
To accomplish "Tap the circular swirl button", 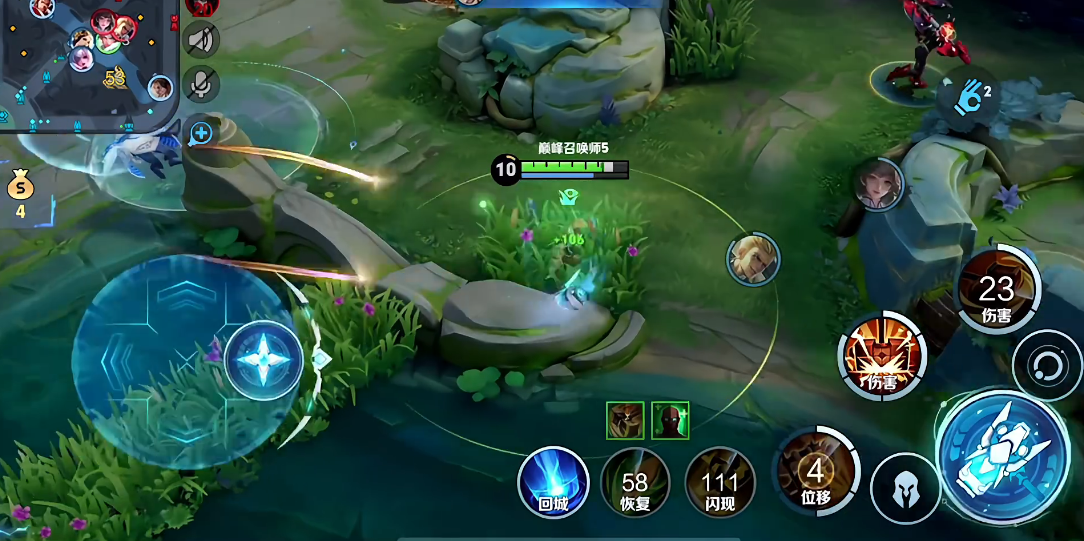I will click(1046, 364).
